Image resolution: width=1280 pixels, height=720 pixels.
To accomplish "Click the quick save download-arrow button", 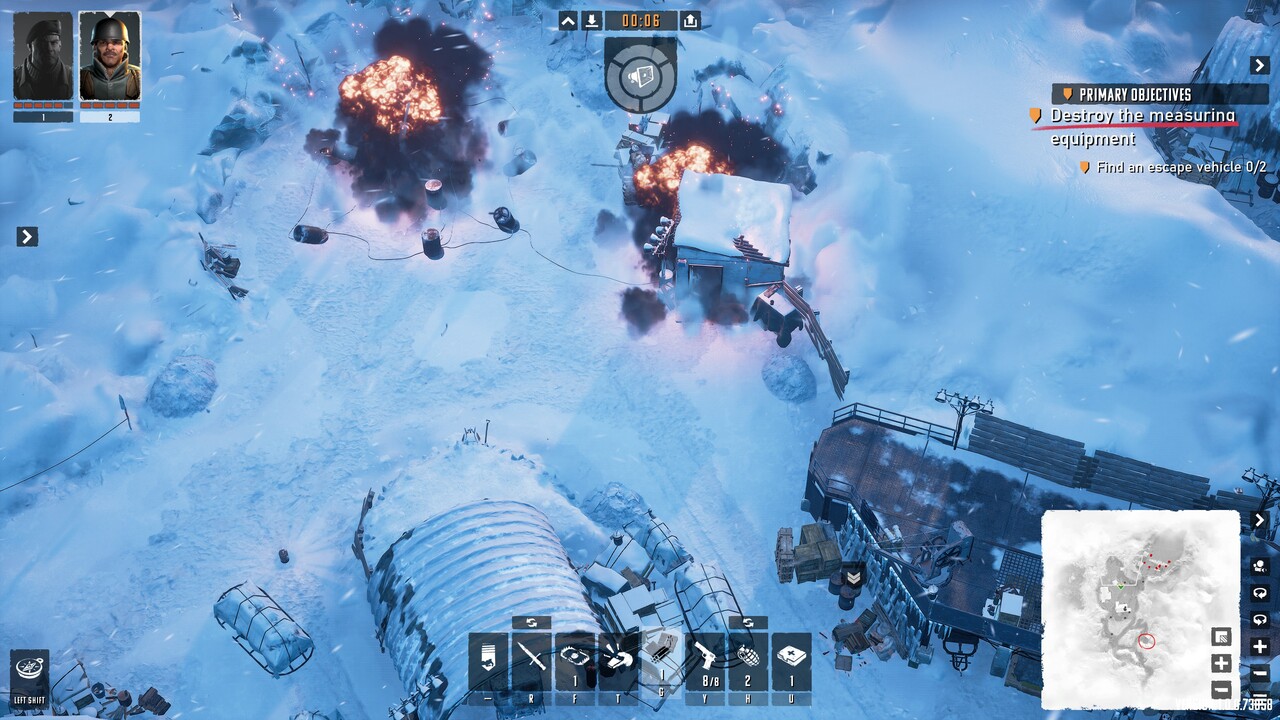I will [592, 20].
